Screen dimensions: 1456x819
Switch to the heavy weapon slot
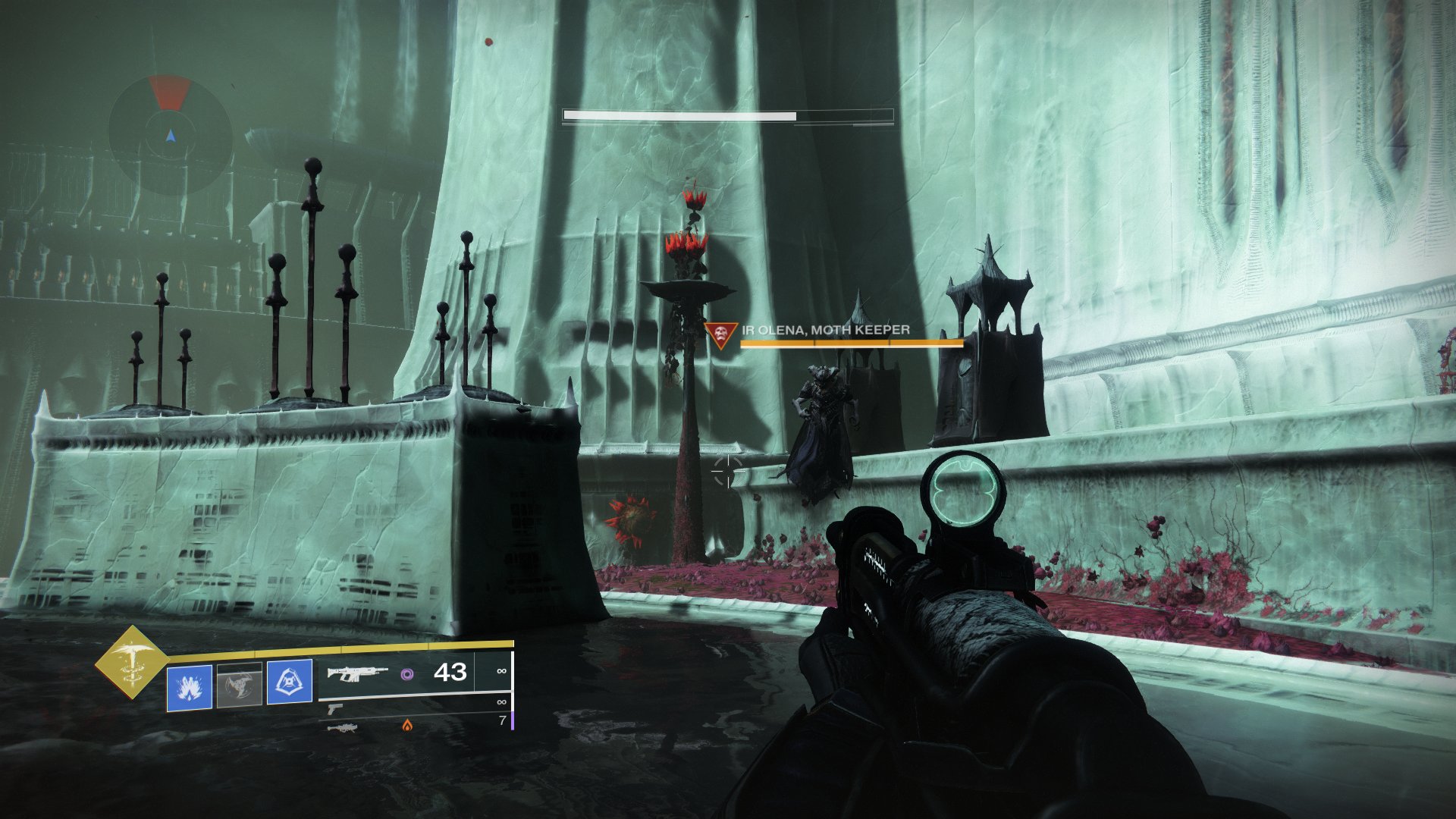(342, 727)
